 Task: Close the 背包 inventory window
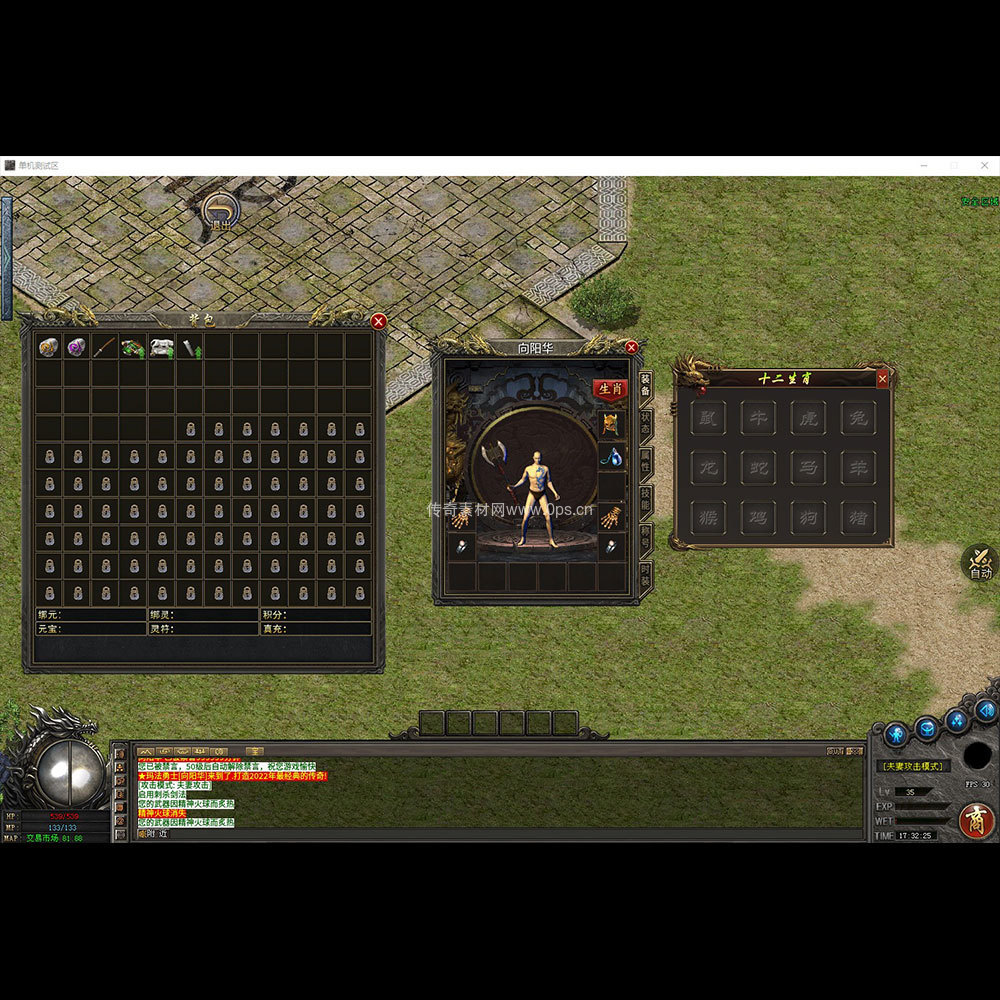tap(378, 321)
